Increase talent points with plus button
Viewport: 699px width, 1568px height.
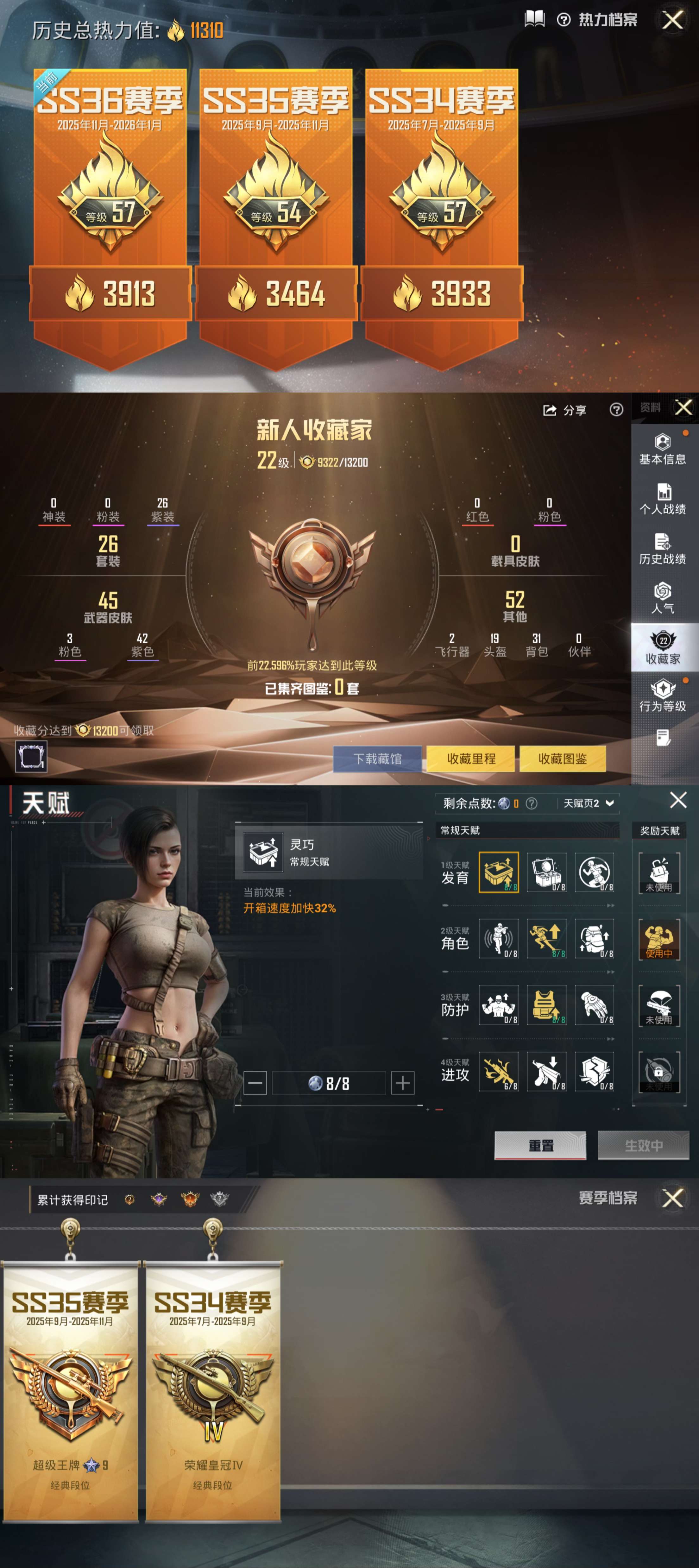point(402,1083)
